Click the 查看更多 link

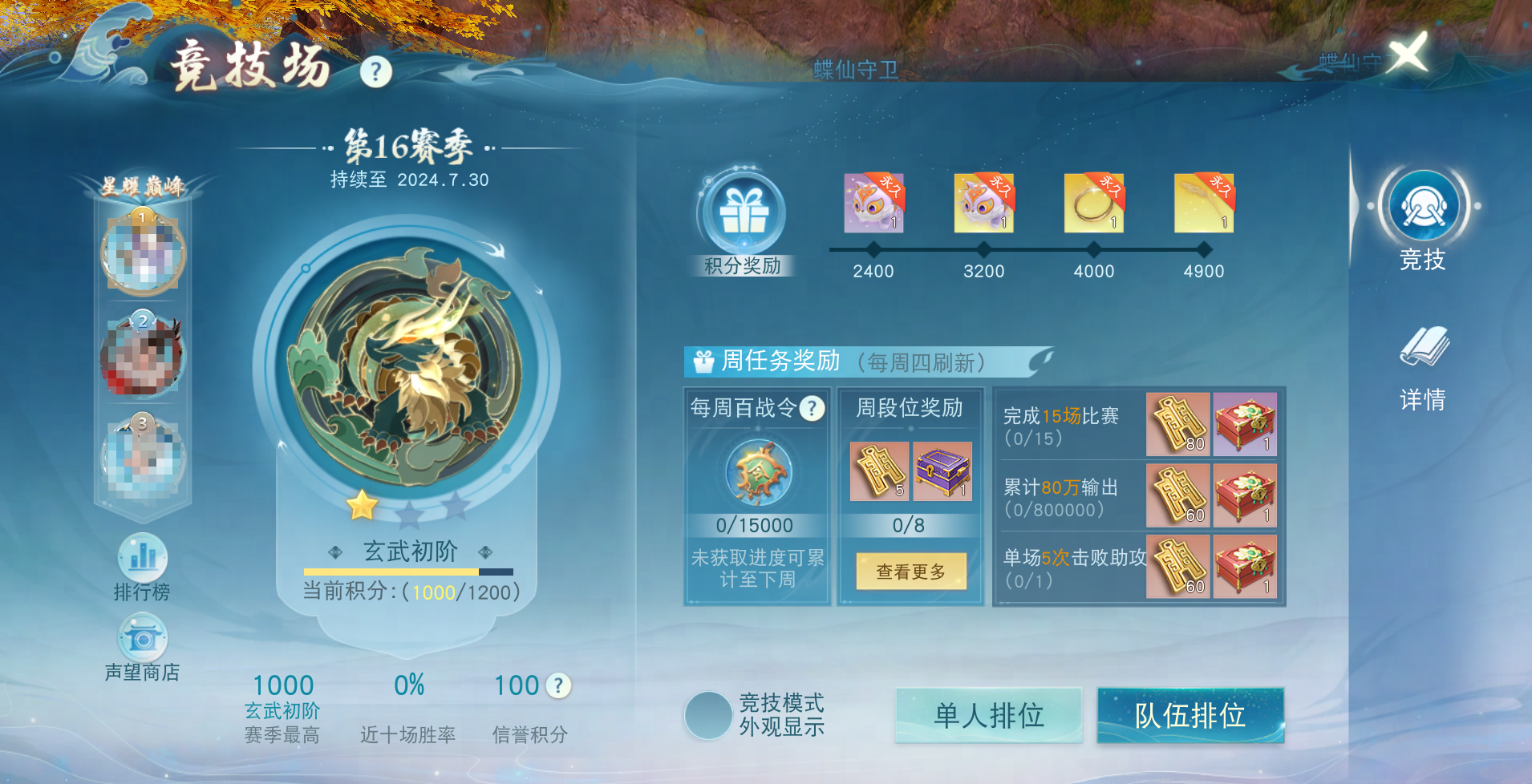[910, 572]
